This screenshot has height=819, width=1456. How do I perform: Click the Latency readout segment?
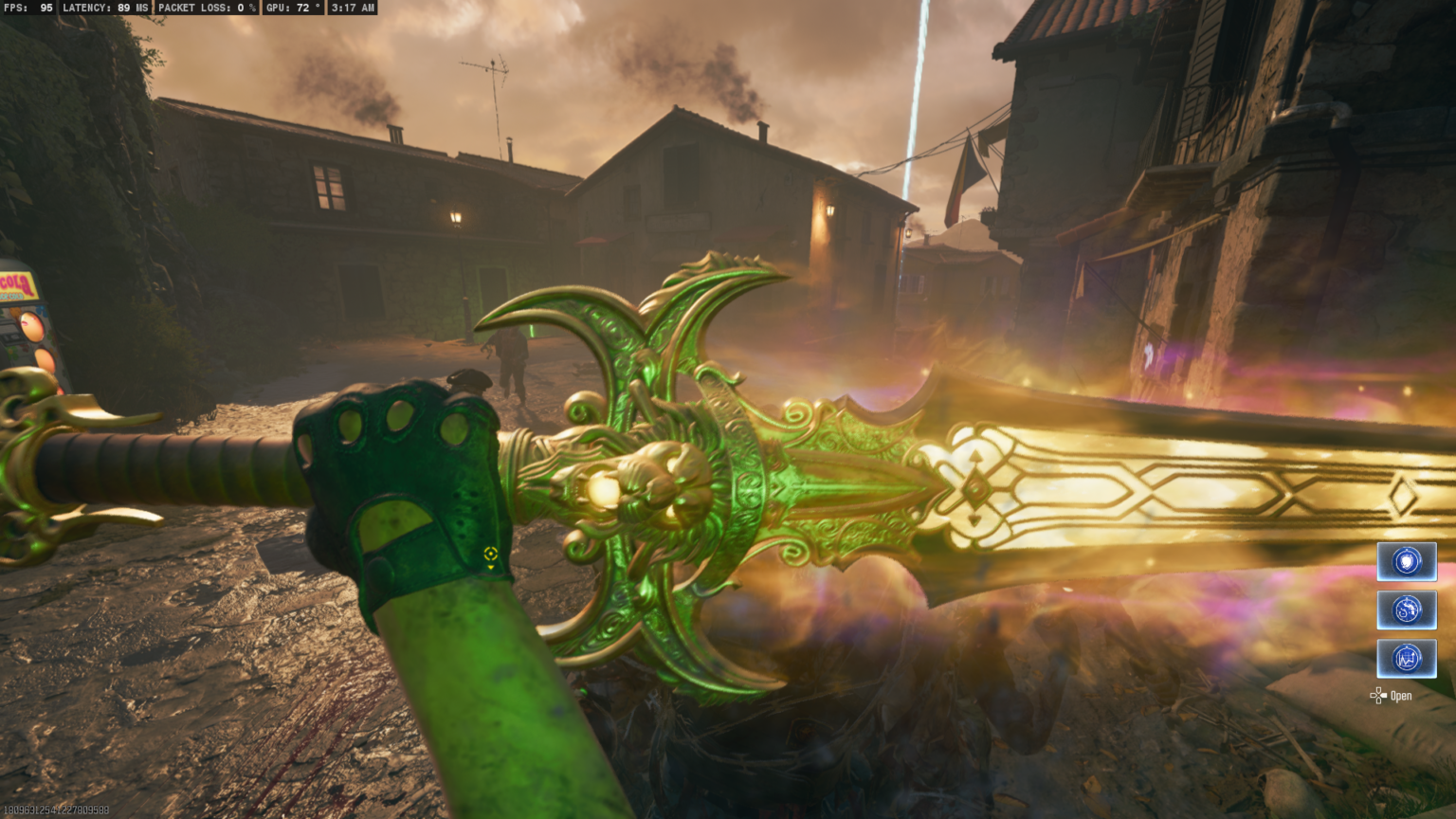click(104, 8)
